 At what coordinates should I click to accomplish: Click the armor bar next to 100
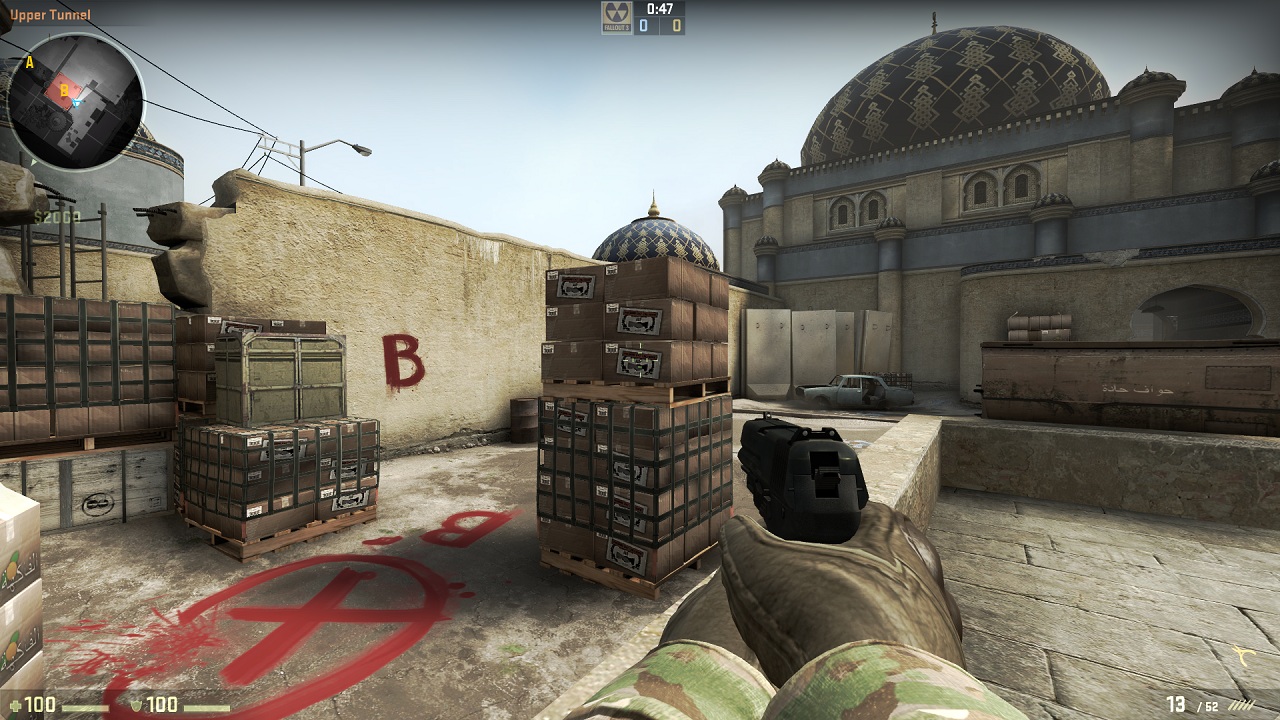point(205,708)
